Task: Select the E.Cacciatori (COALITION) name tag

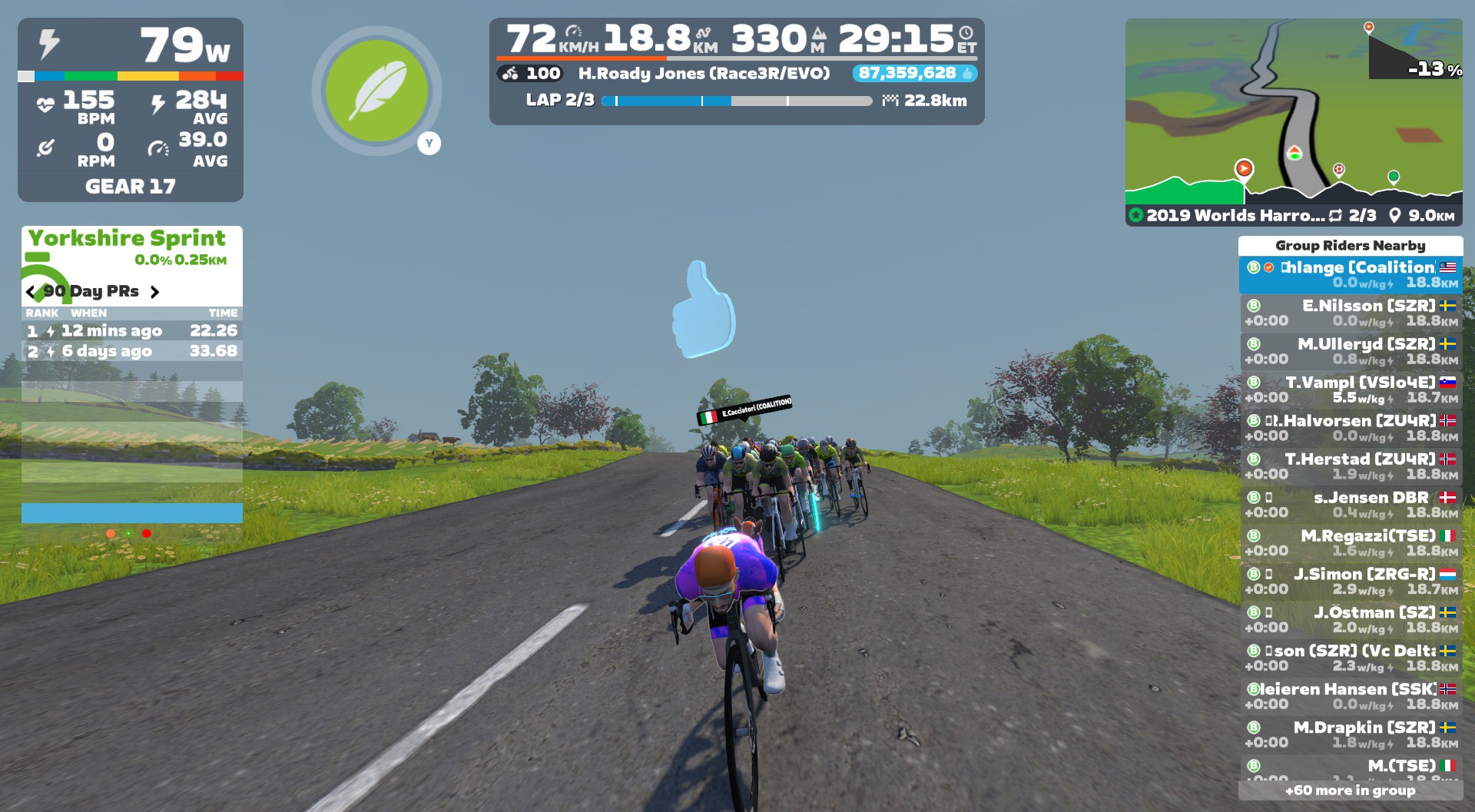Action: pyautogui.click(x=745, y=409)
